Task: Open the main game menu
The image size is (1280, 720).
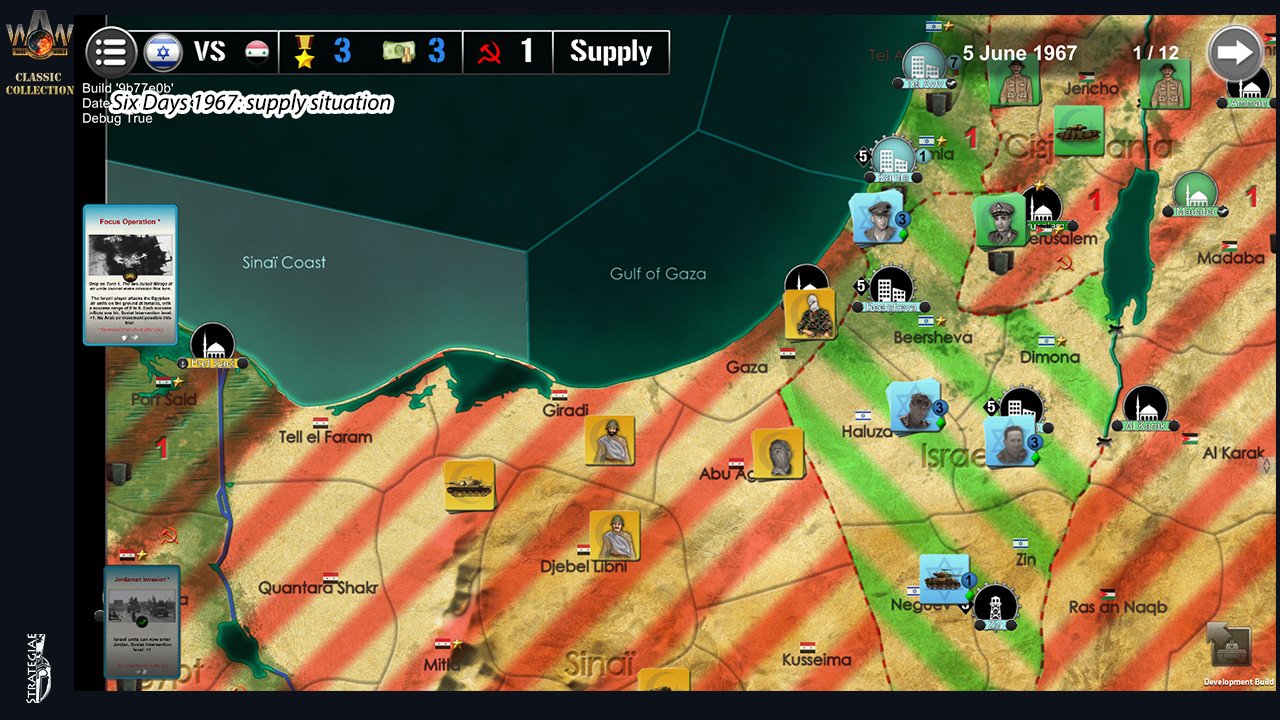Action: tap(111, 52)
